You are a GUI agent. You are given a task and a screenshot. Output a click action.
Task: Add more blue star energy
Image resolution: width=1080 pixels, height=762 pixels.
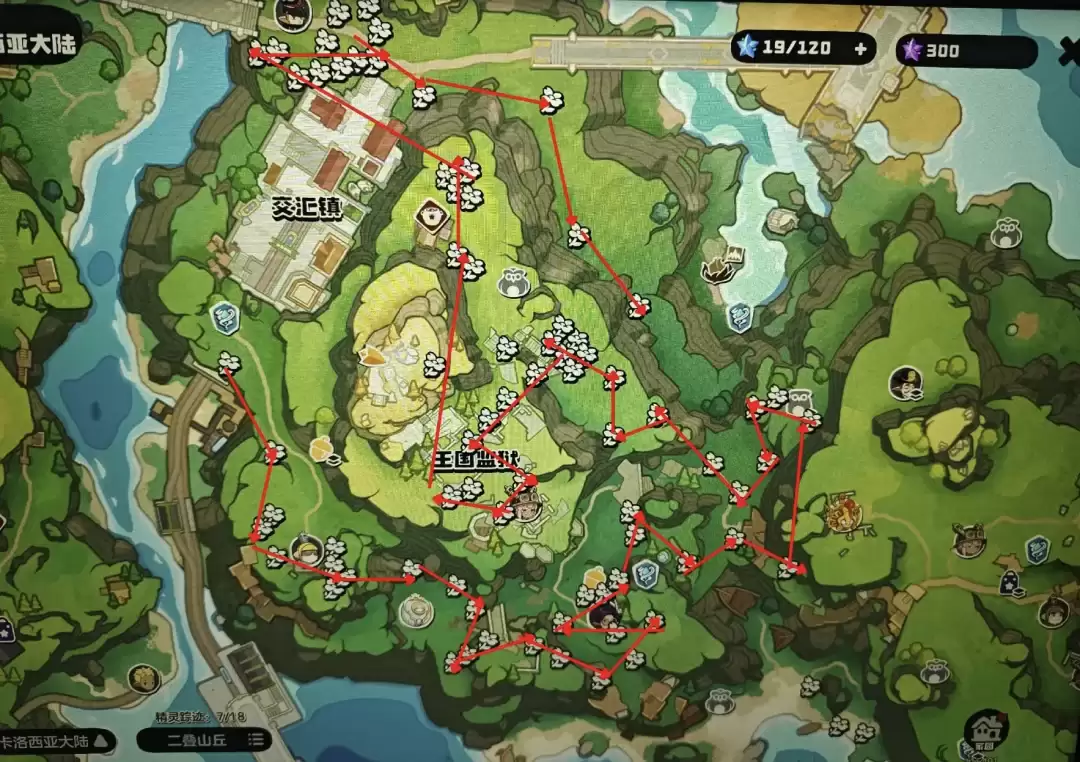point(860,47)
